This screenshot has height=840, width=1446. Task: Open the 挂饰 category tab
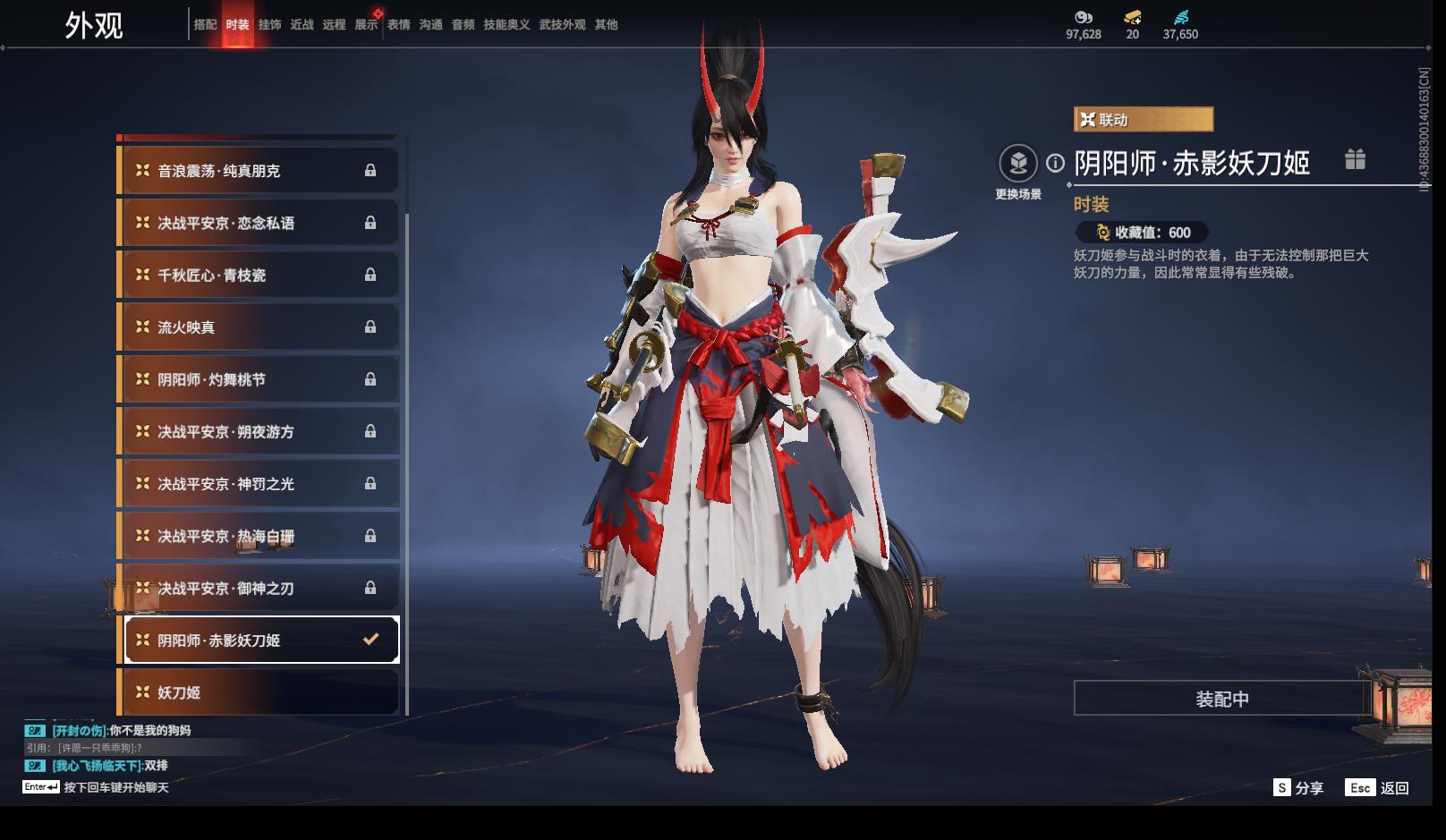click(269, 25)
